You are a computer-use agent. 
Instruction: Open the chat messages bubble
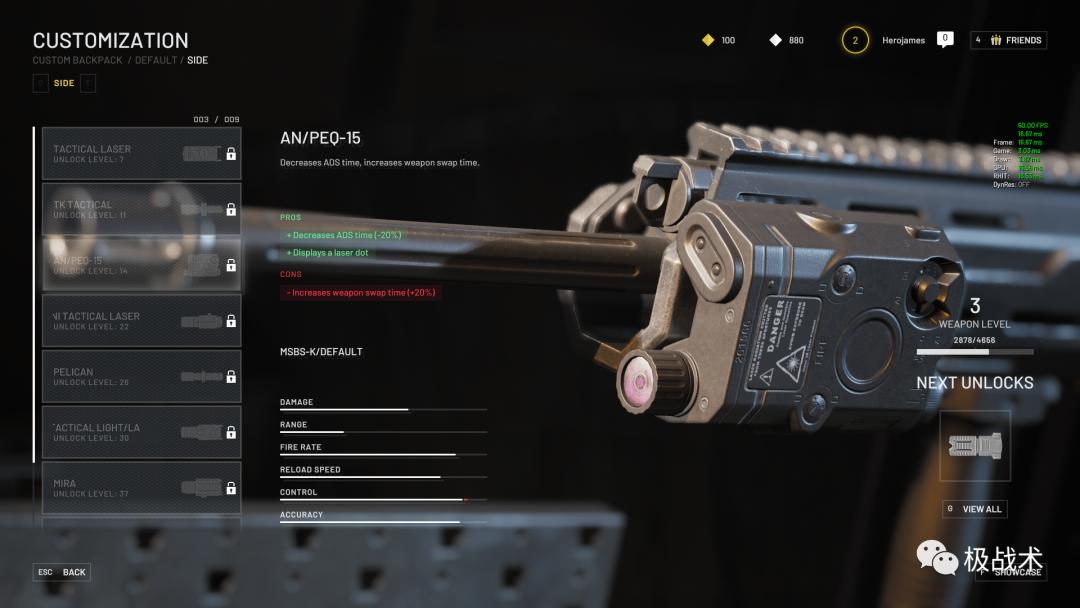945,39
